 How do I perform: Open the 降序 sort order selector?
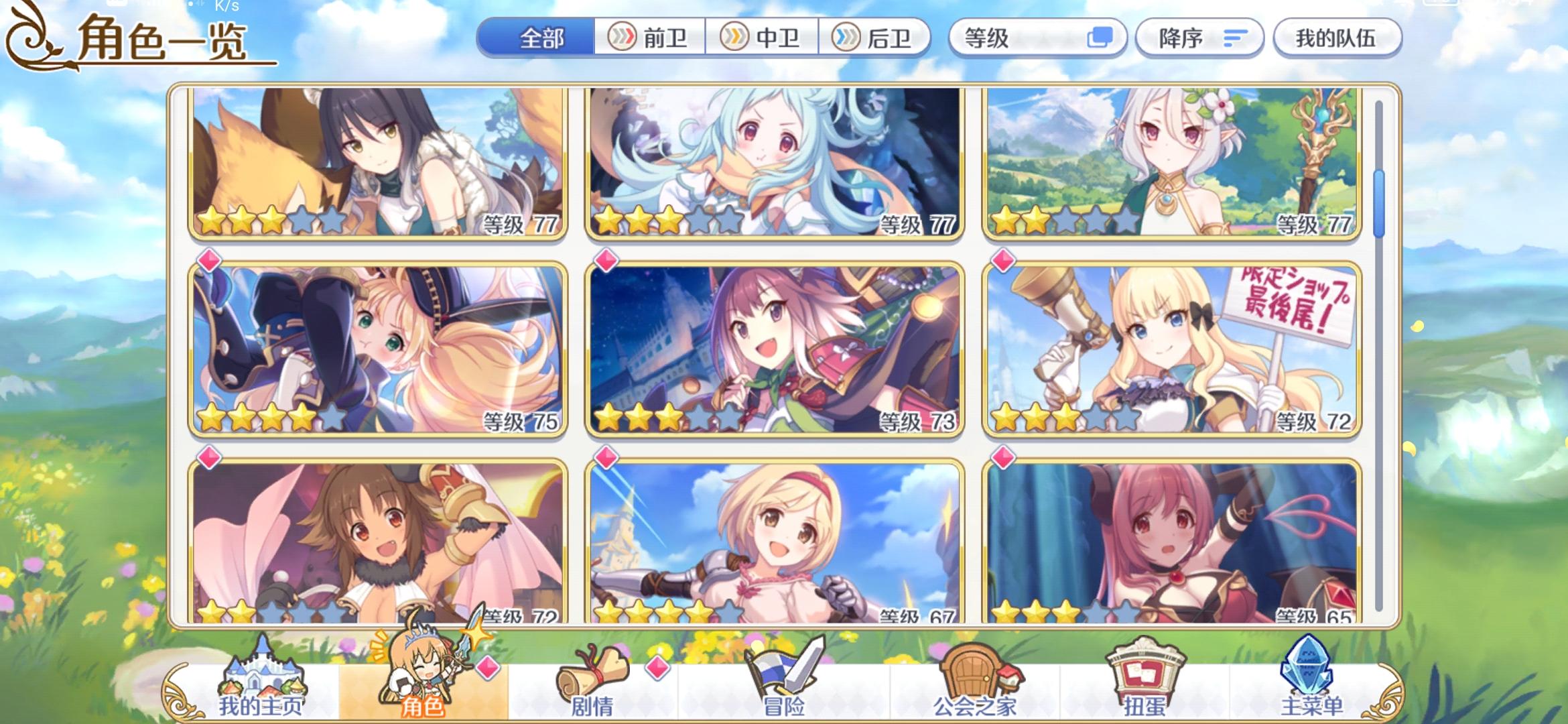[1199, 38]
